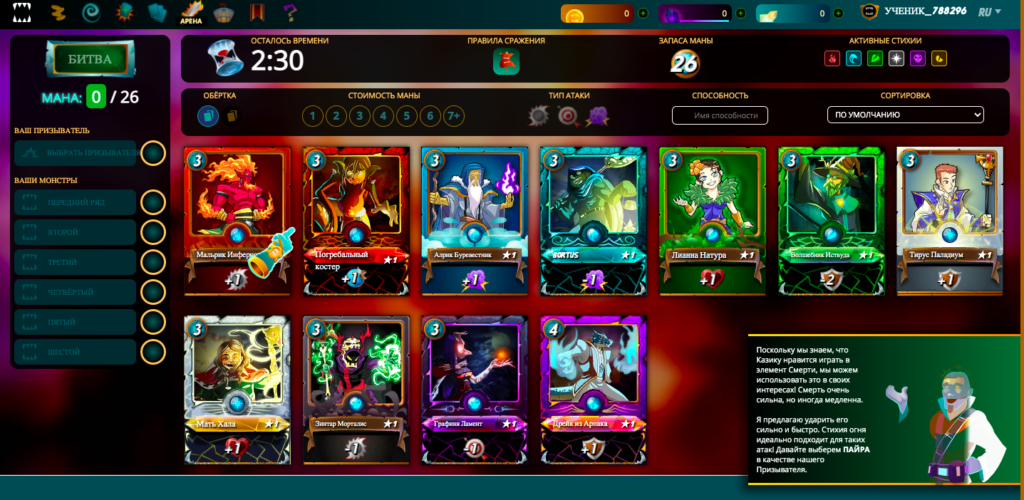The width and height of the screenshot is (1024, 500).
Task: Click the ability name search field
Action: click(720, 115)
